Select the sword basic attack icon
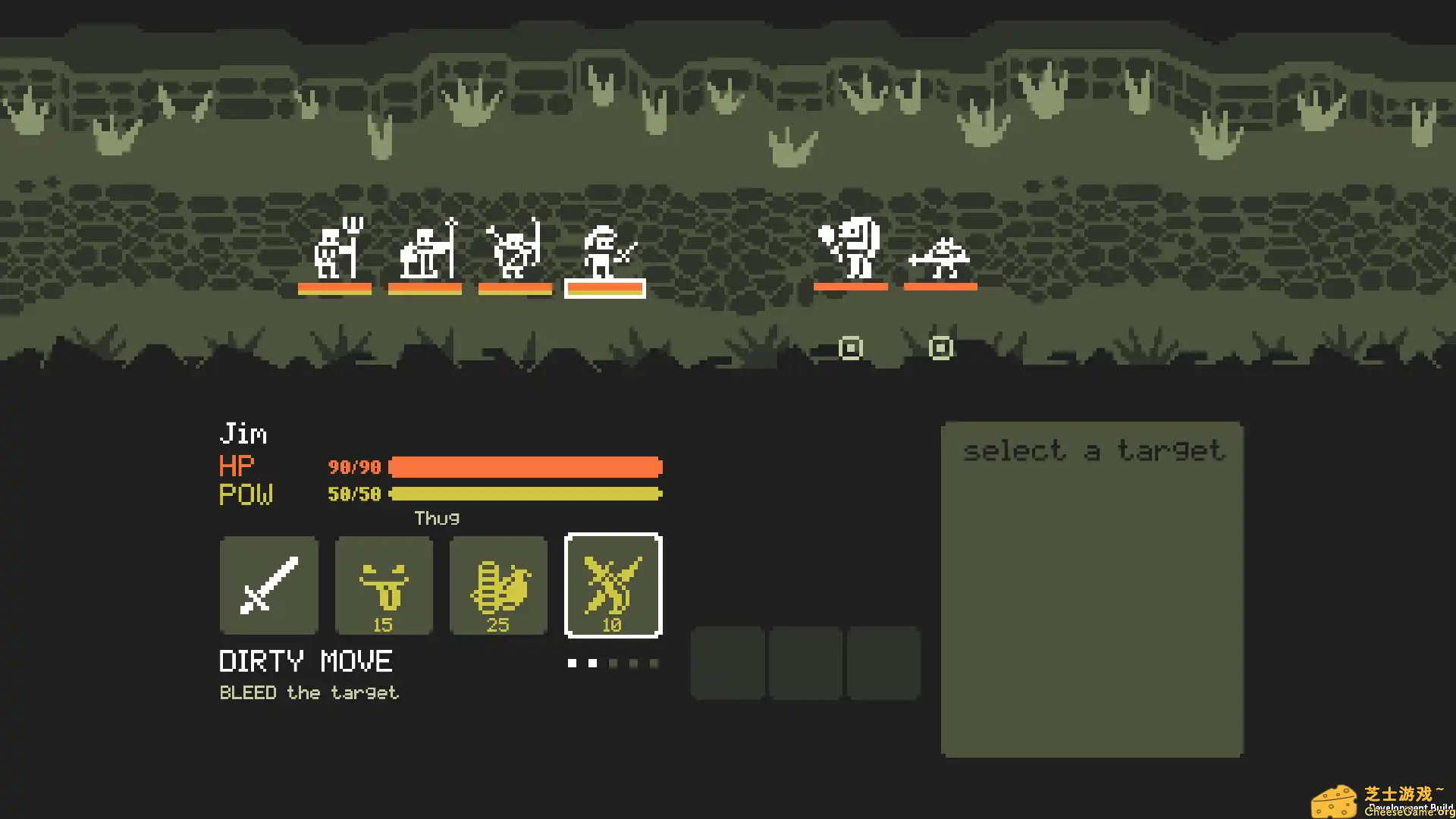Screen dimensions: 1456x819 coord(268,585)
